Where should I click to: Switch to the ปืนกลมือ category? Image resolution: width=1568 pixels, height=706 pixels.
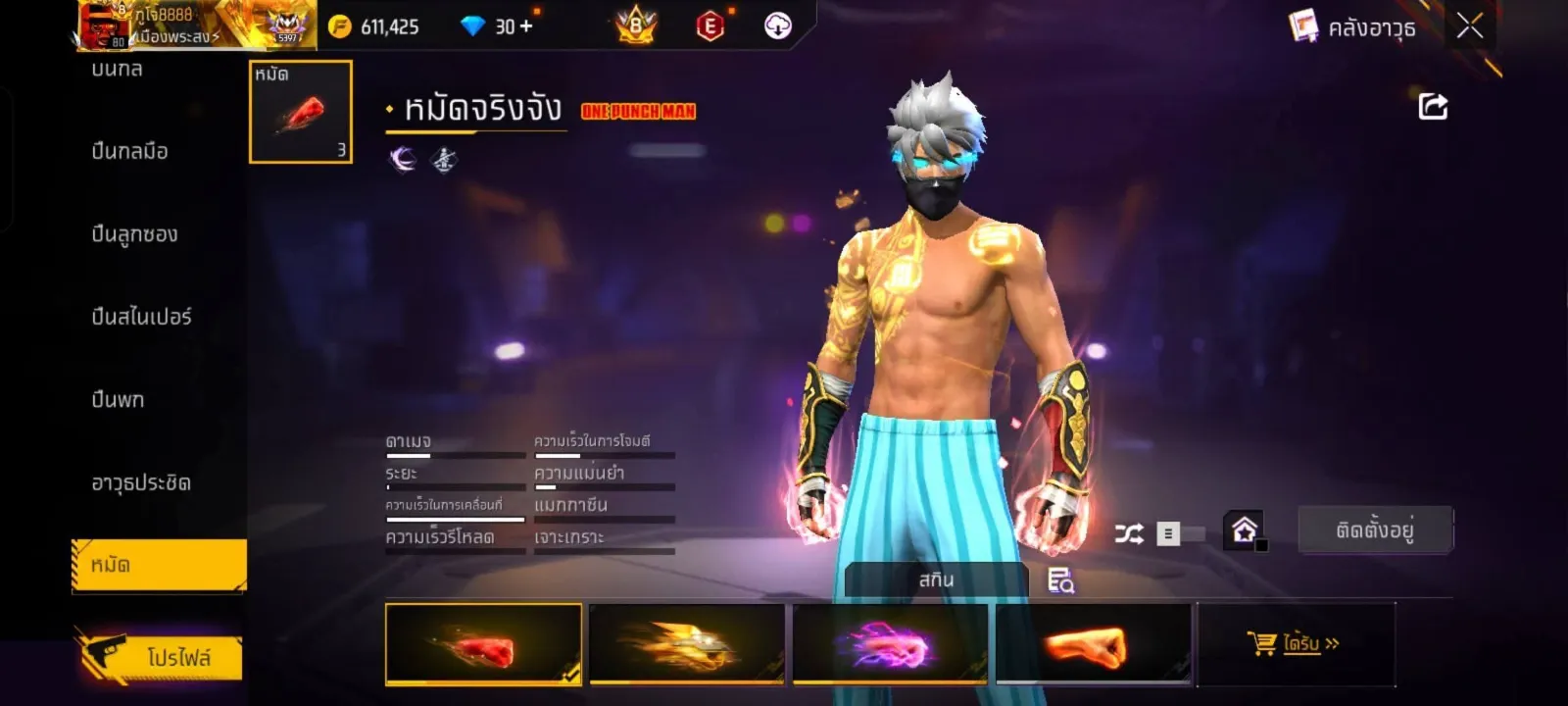coord(130,151)
